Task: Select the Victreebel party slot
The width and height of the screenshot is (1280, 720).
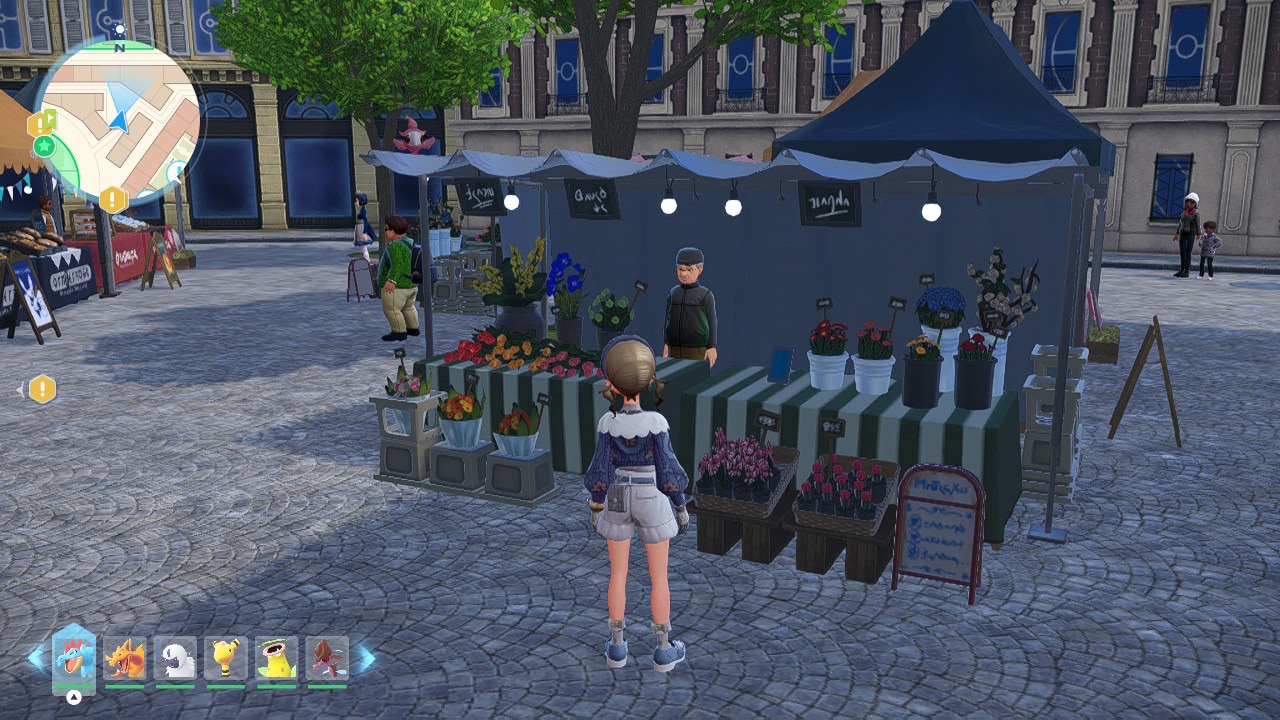Action: point(277,658)
